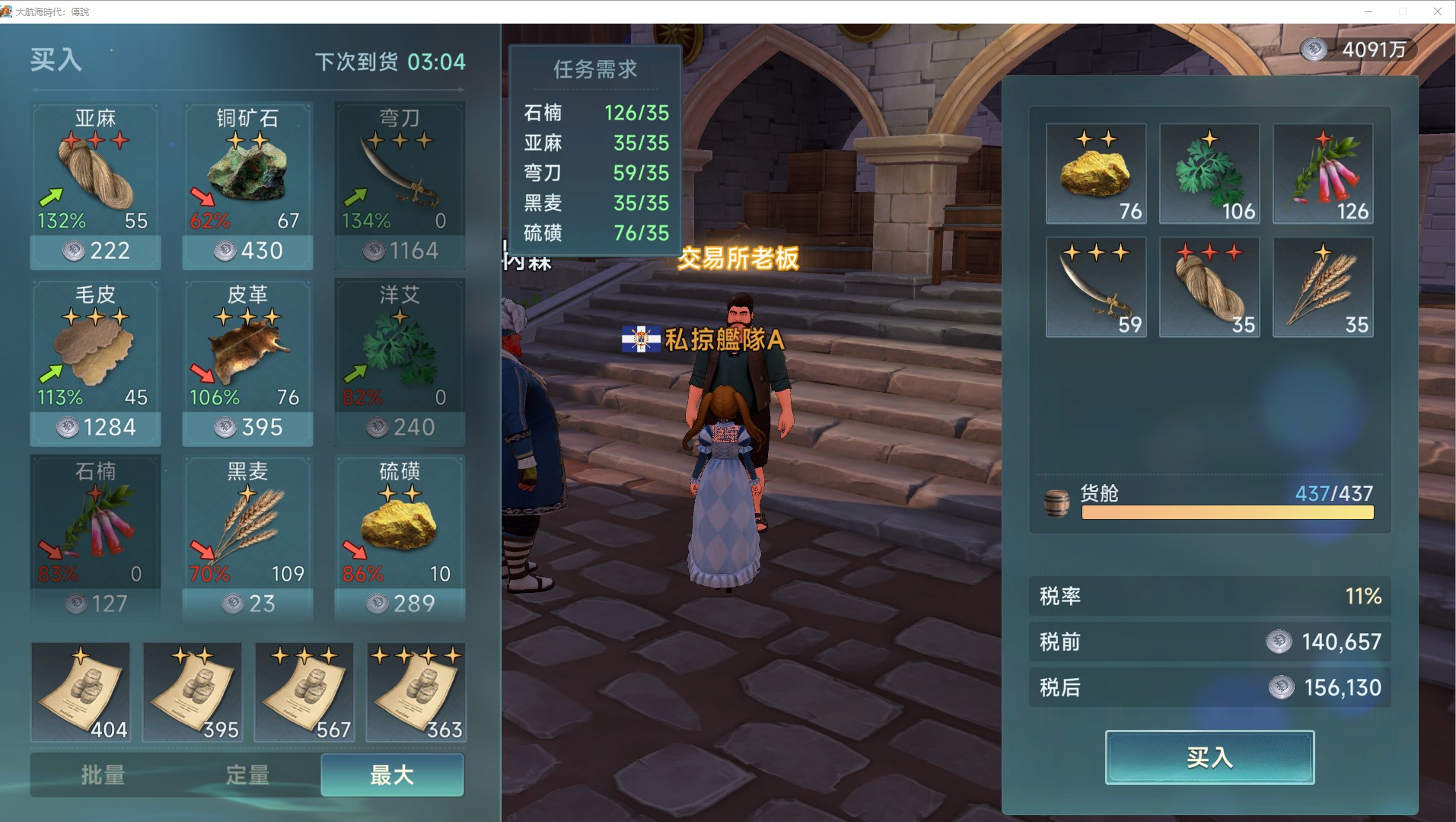Switch to 定量 fixed quantity mode
Viewport: 1456px width, 822px height.
(247, 776)
